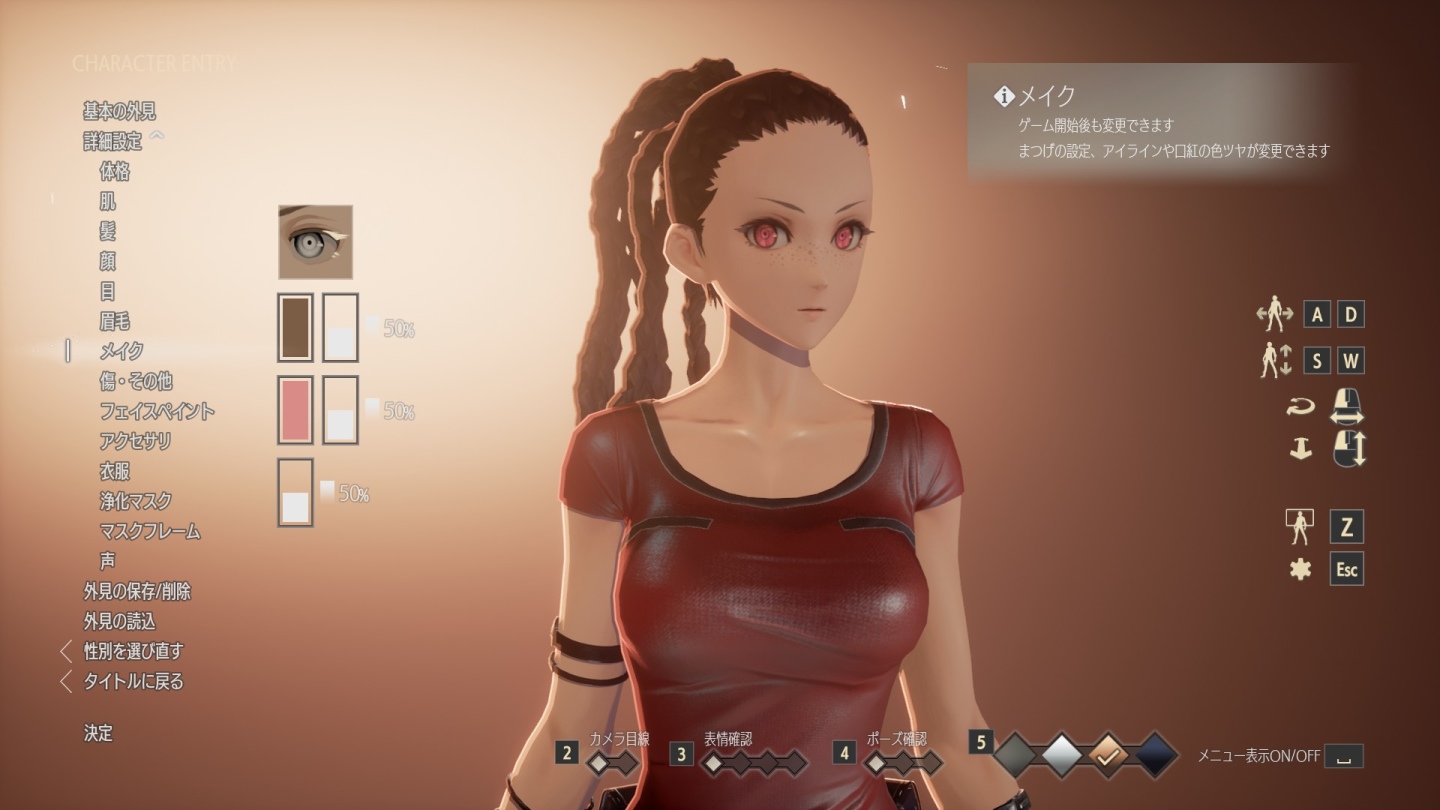Click the eye makeup preview thumbnail
This screenshot has height=810, width=1440.
[314, 241]
